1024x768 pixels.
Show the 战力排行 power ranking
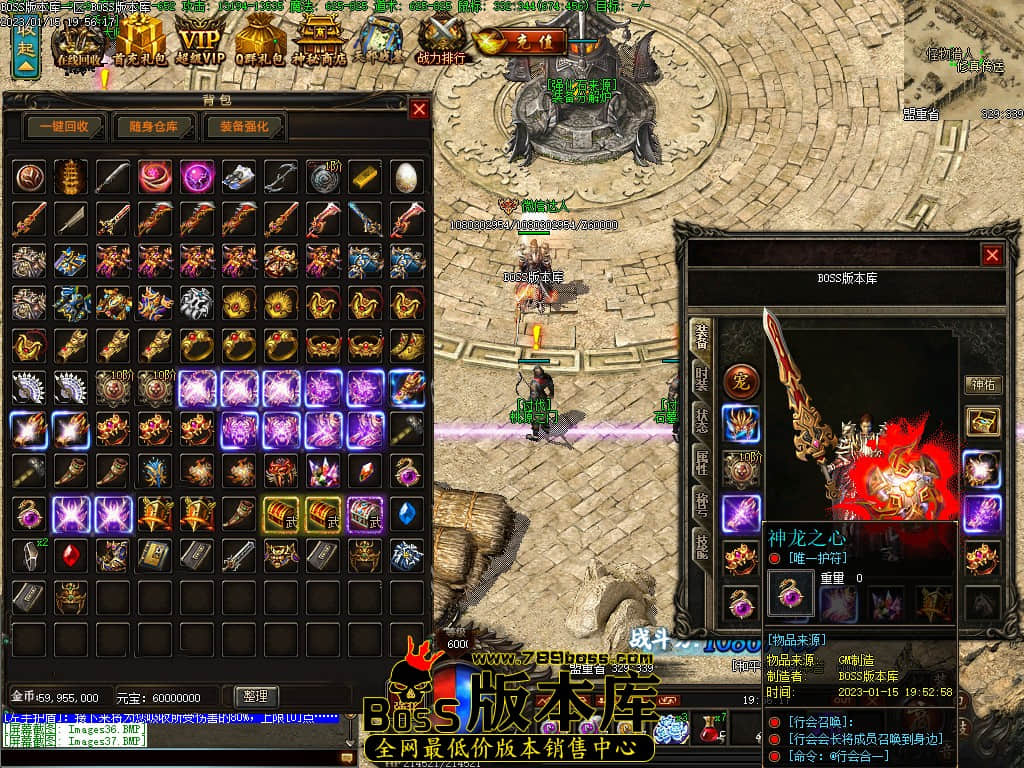[442, 42]
